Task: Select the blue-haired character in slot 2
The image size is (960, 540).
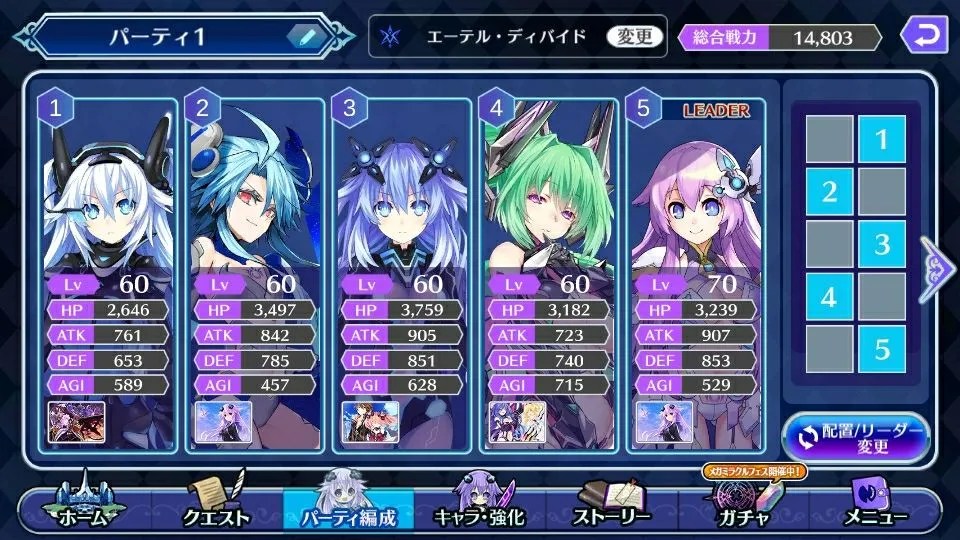Action: [257, 200]
